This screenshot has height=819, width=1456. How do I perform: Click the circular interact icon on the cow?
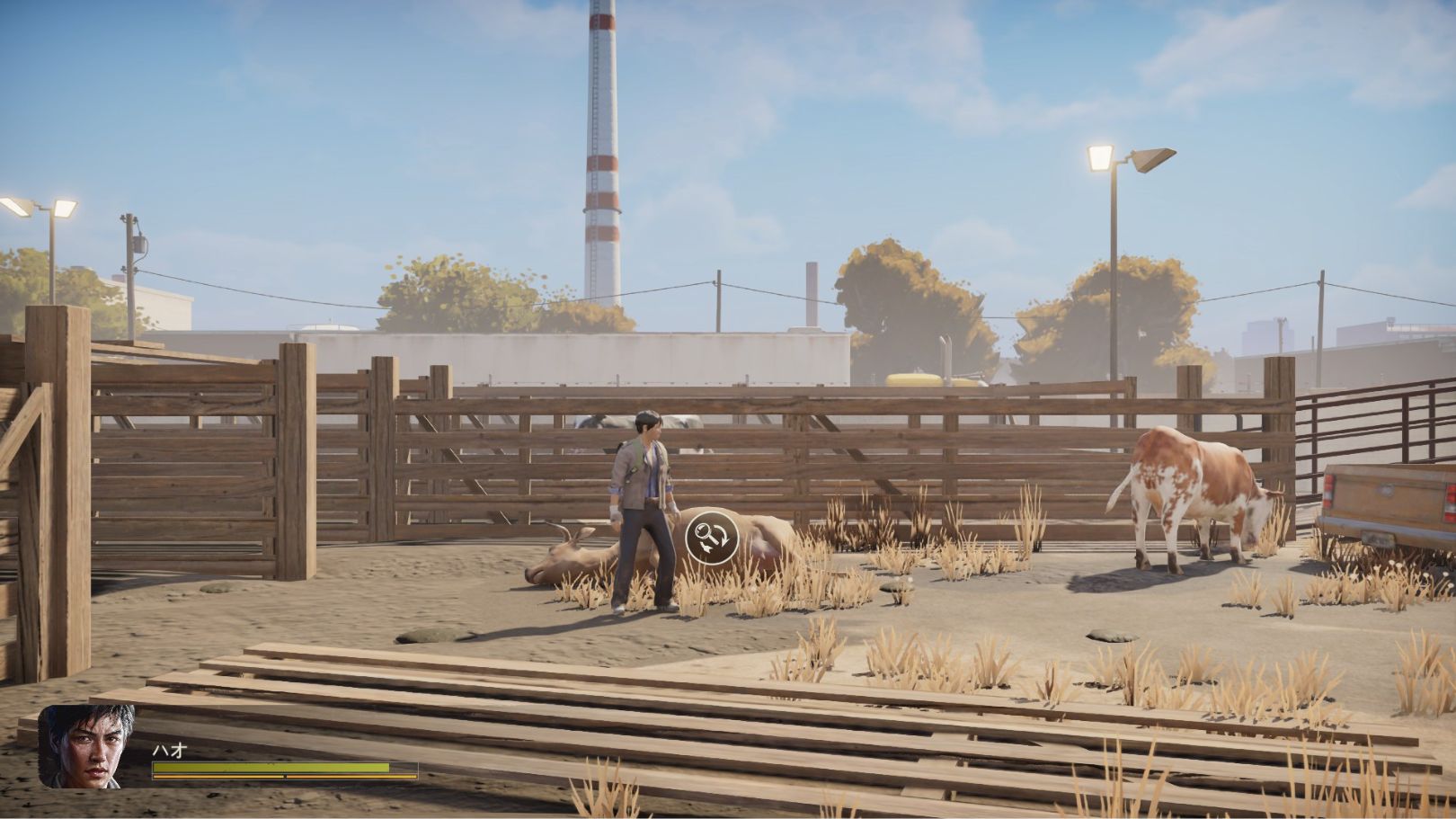click(712, 538)
